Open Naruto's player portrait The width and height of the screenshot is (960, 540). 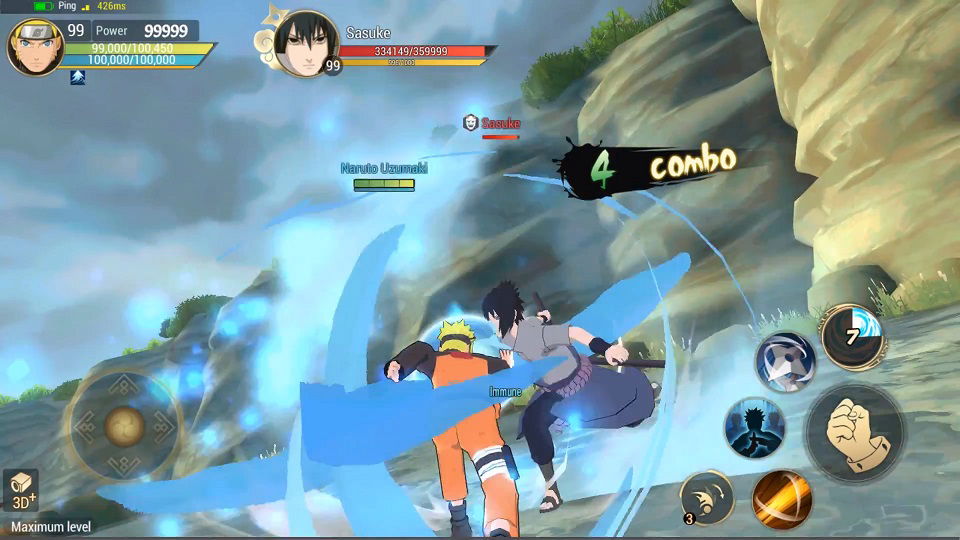(x=35, y=47)
